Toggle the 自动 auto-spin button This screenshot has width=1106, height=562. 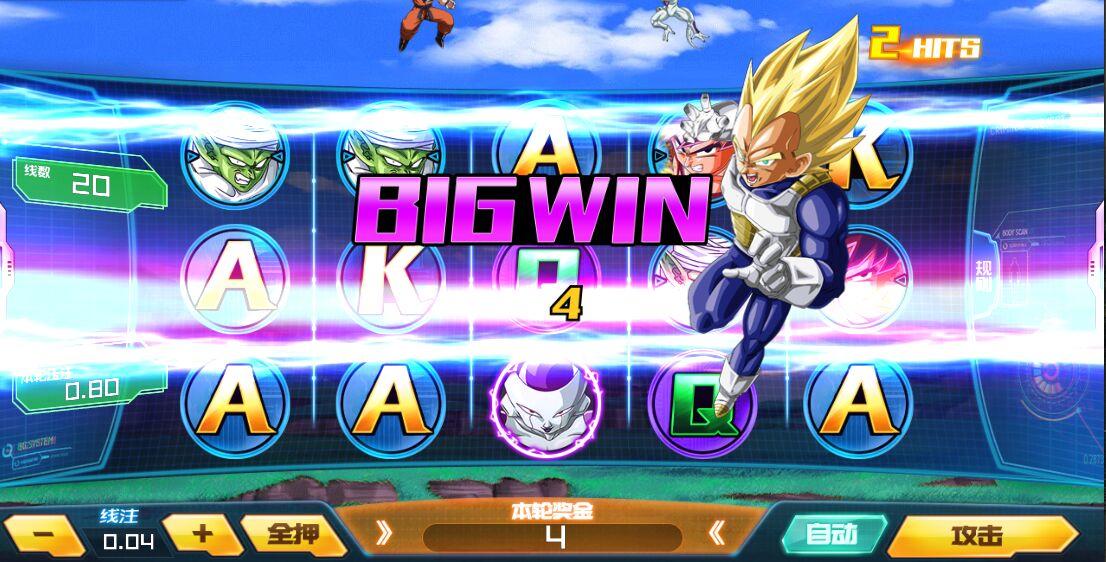click(x=832, y=535)
